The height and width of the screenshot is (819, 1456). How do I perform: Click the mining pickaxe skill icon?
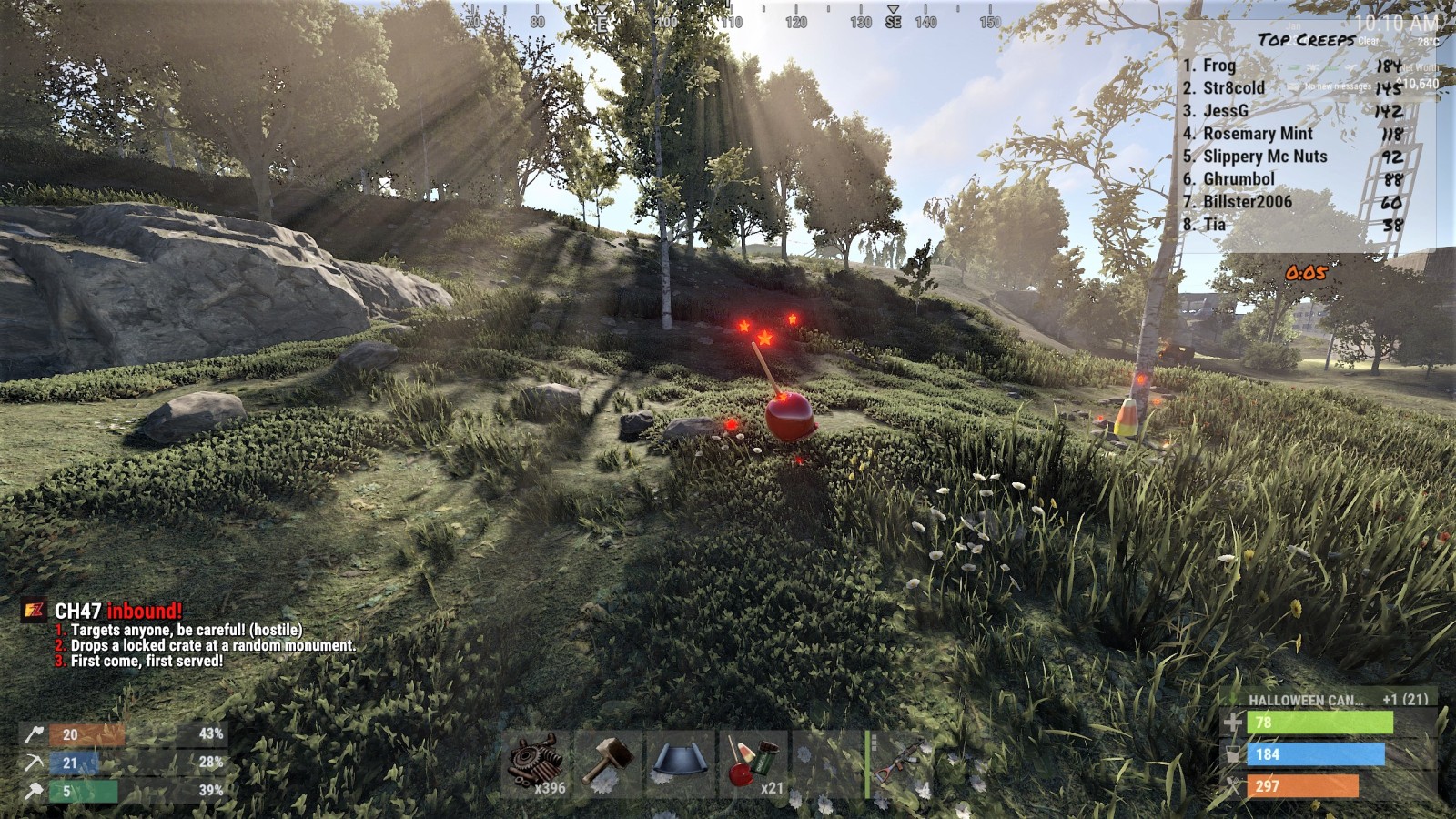34,763
